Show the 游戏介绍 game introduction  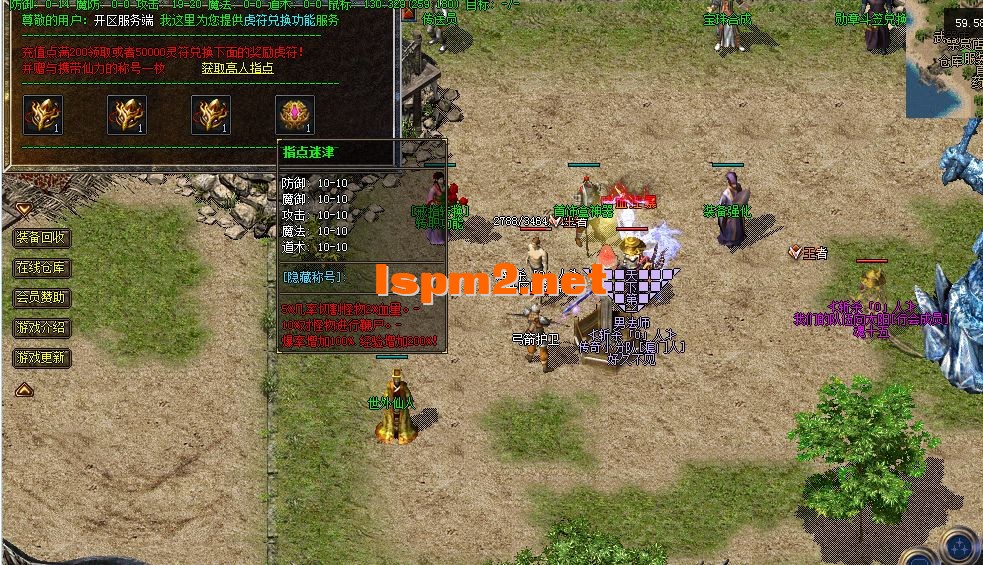[42, 328]
